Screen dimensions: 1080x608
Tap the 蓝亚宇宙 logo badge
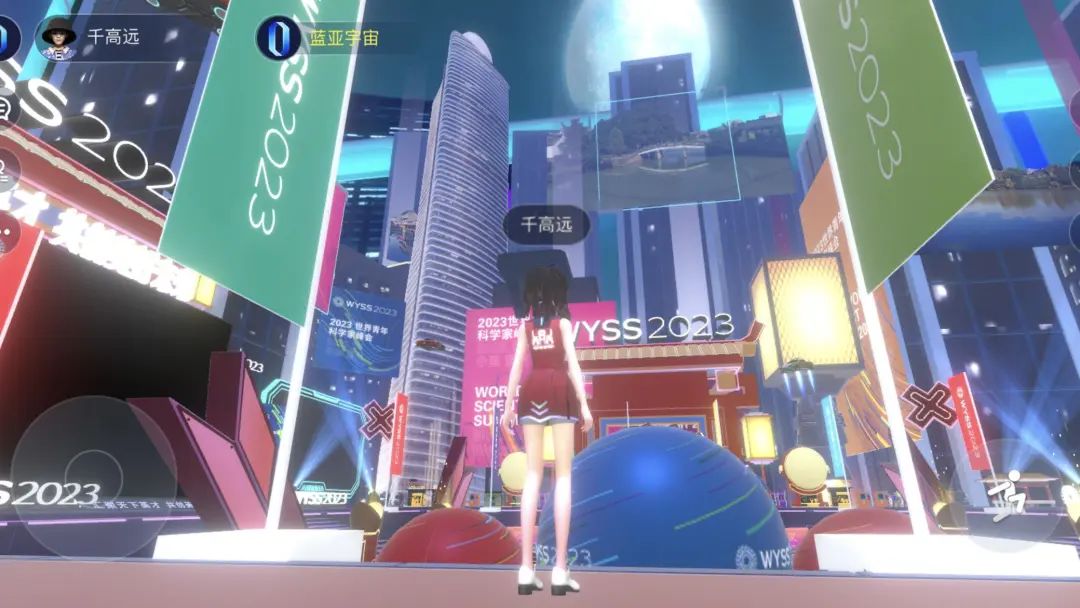pyautogui.click(x=273, y=37)
